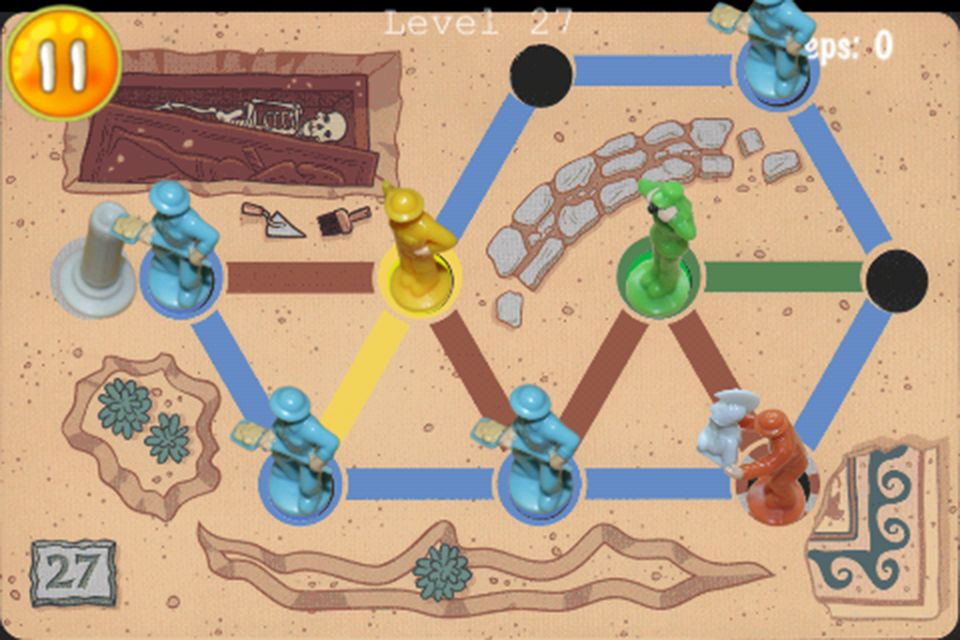Click the empty black node above the stone wall
This screenshot has width=960, height=640.
pos(541,74)
